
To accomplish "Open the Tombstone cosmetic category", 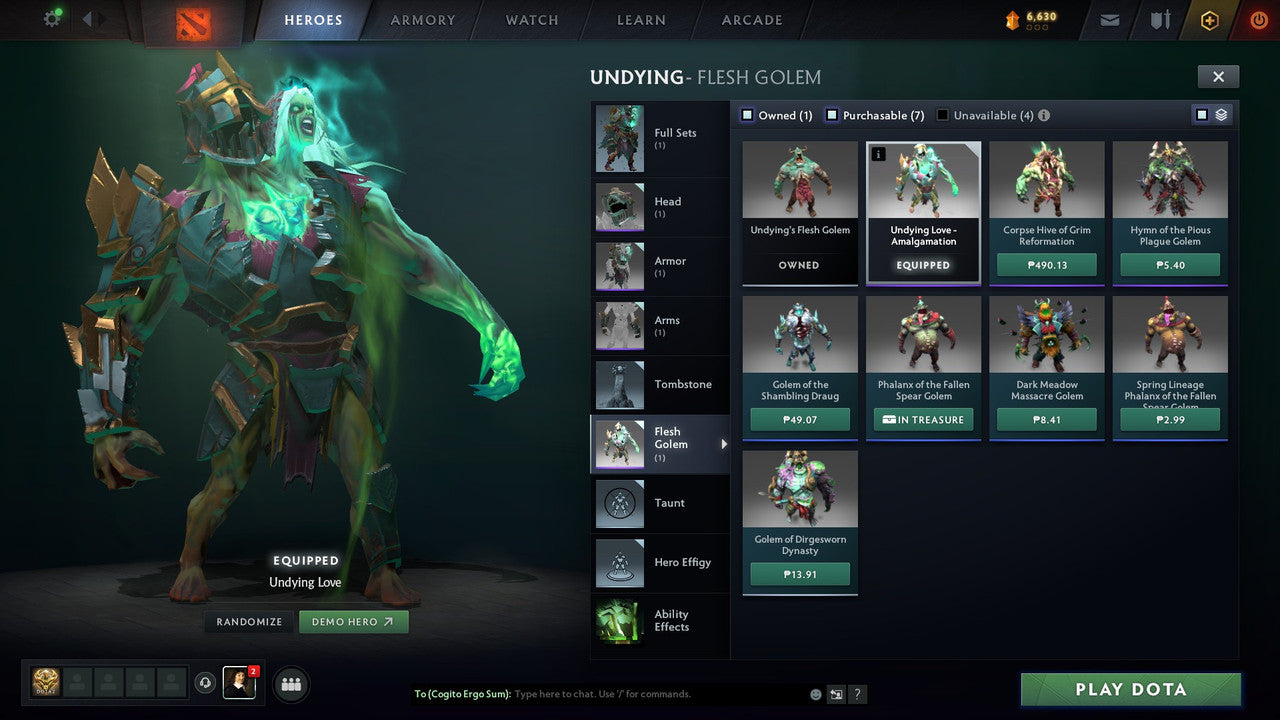I will 620,385.
